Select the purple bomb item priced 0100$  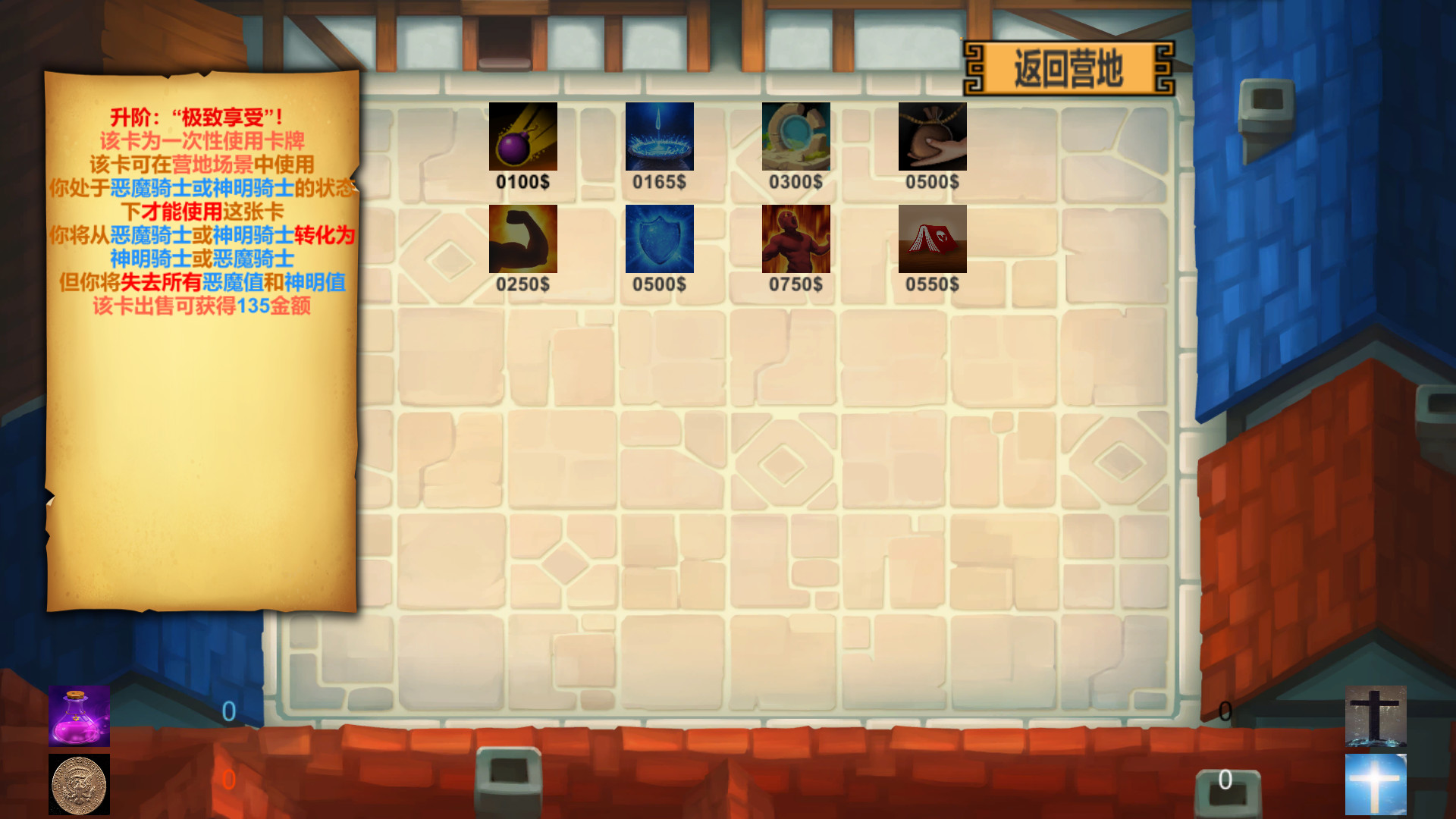coord(522,137)
